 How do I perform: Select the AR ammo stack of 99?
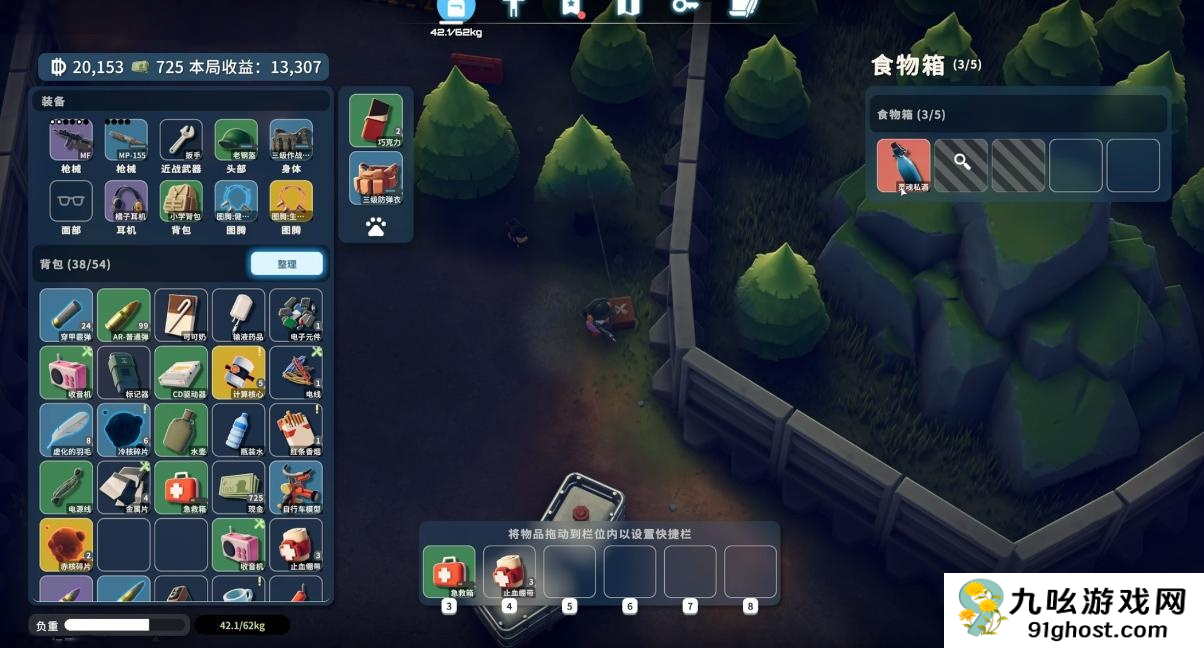coord(124,315)
